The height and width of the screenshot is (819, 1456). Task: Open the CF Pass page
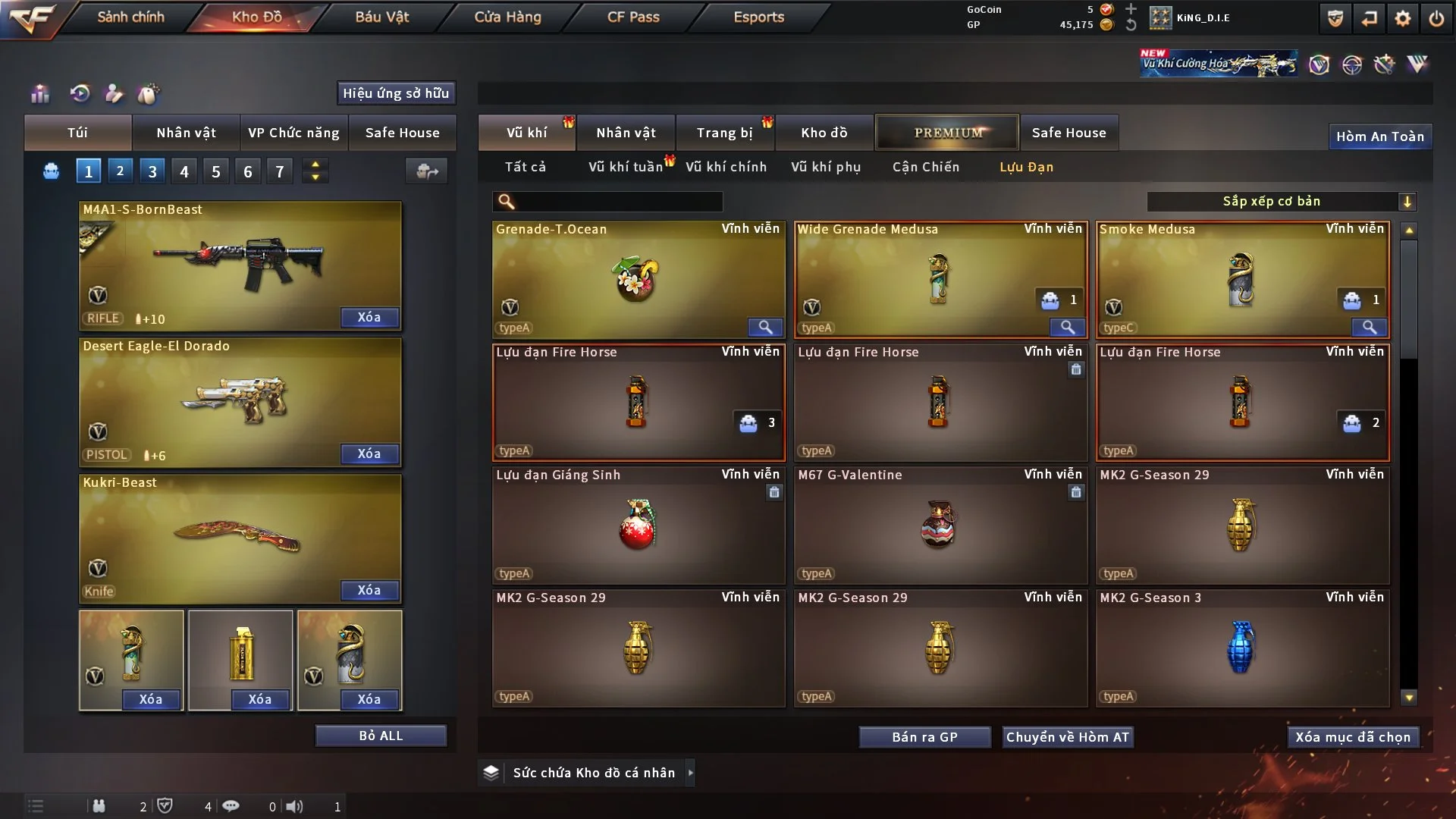(633, 17)
